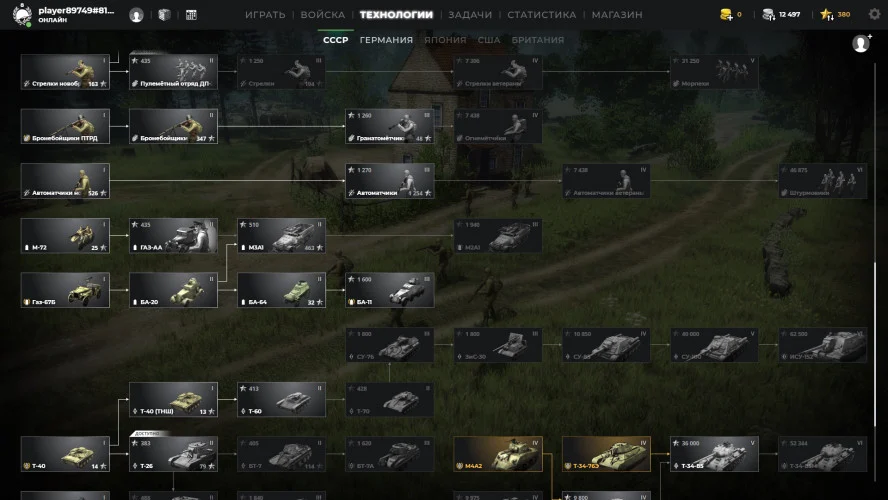
Task: Select the ГАЗ-АА vehicle node
Action: (173, 236)
